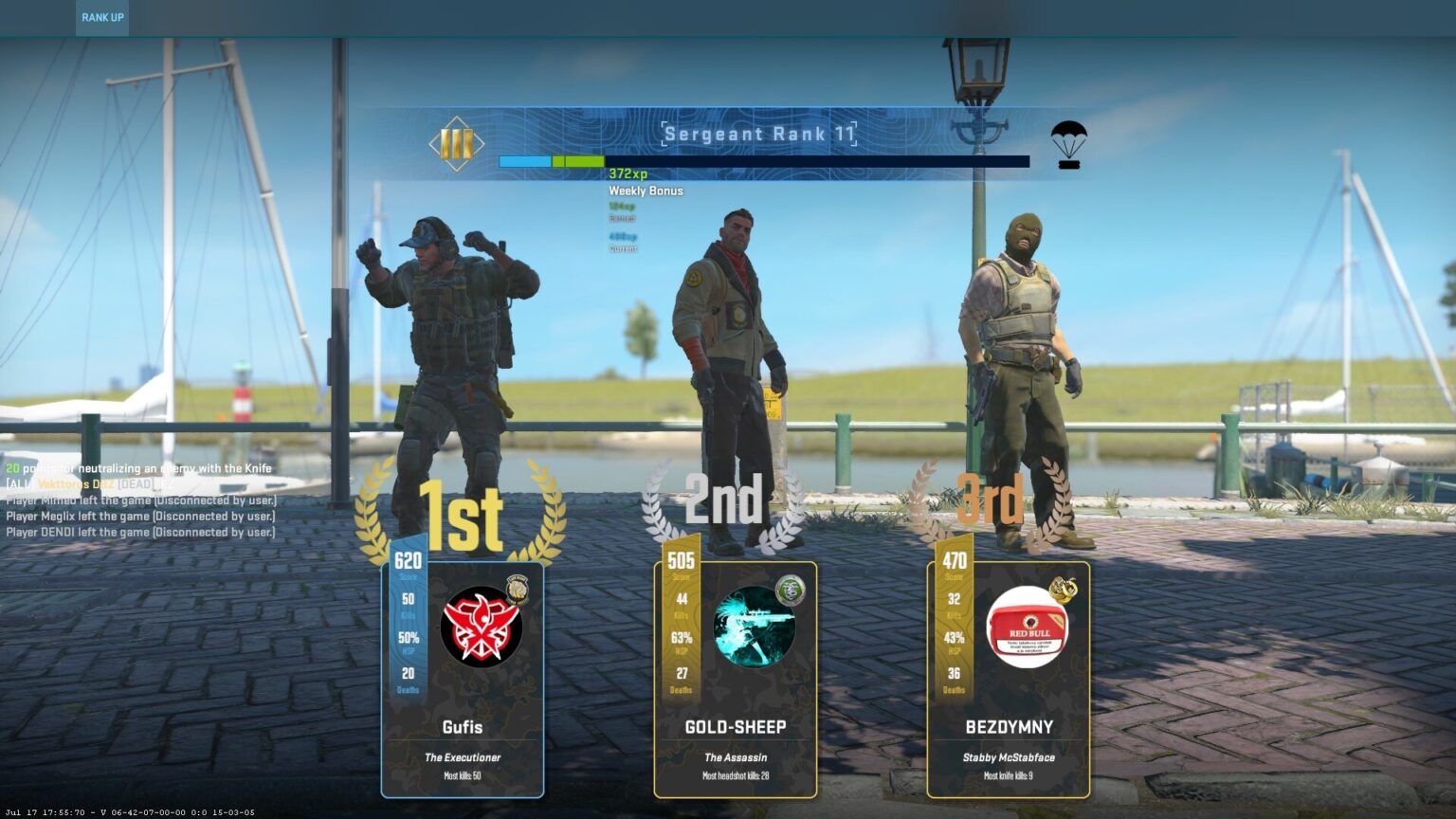Click 'The Executioner' title under Gufis
Image resolution: width=1456 pixels, height=819 pixels.
pos(463,757)
